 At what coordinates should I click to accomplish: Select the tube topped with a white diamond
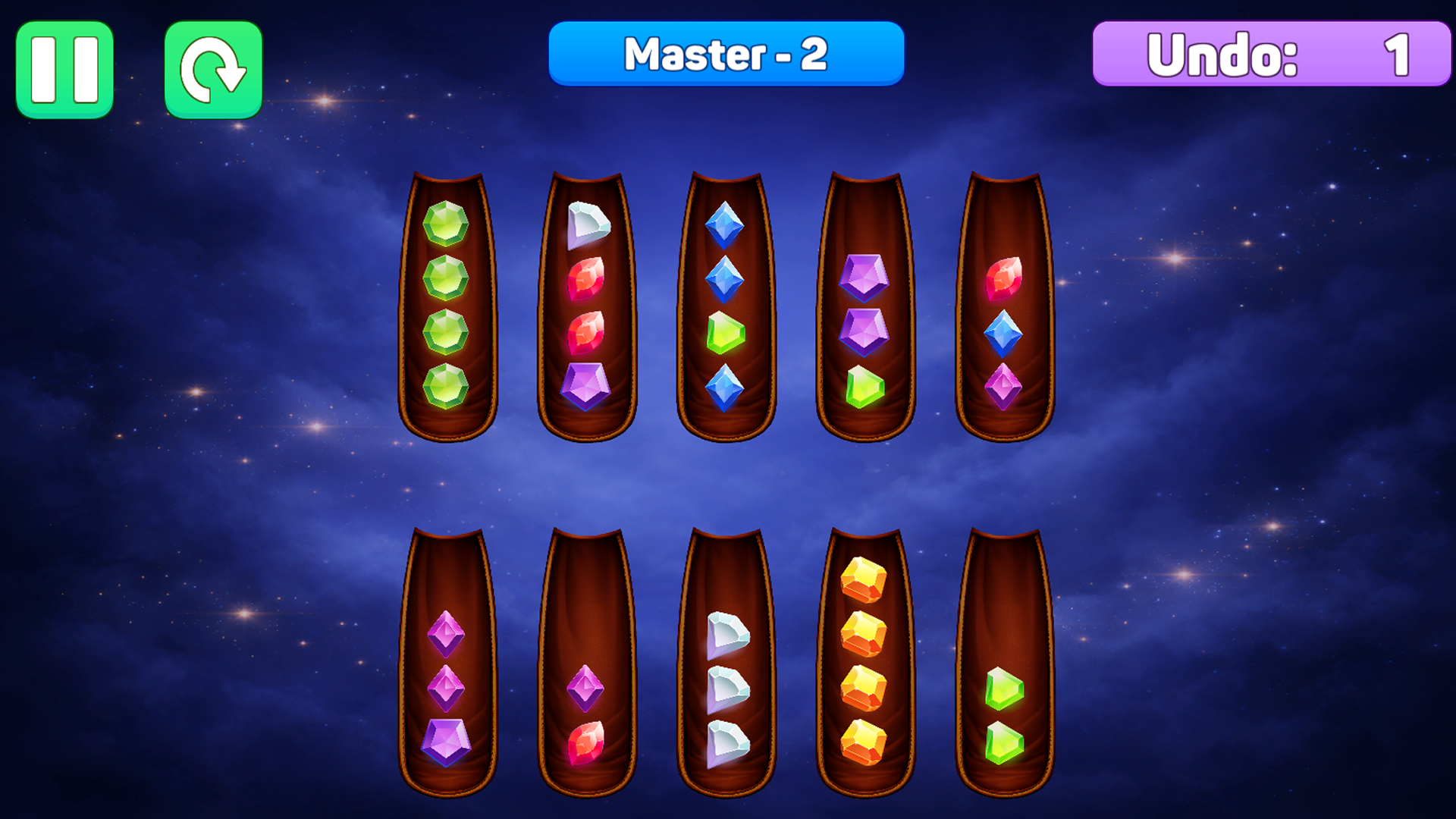point(588,303)
